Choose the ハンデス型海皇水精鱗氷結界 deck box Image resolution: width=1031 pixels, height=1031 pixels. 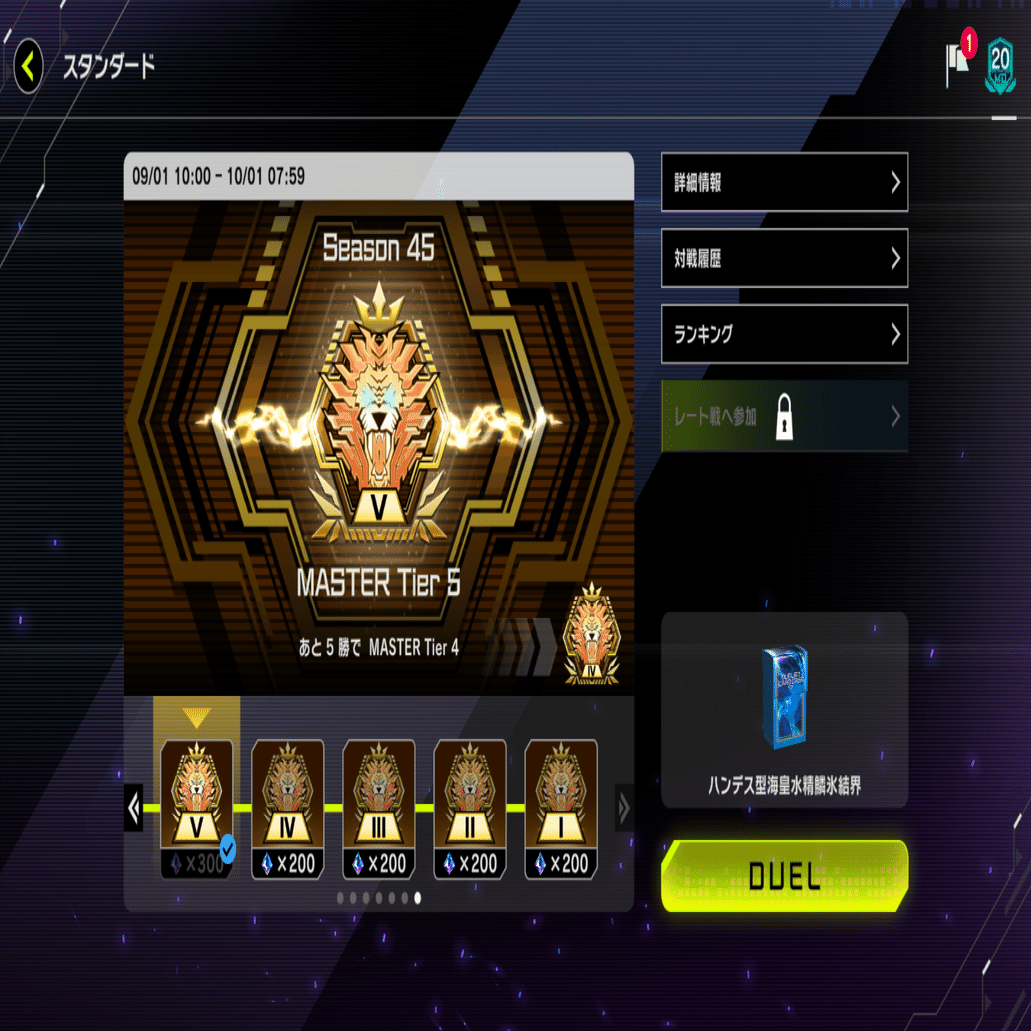[x=784, y=710]
